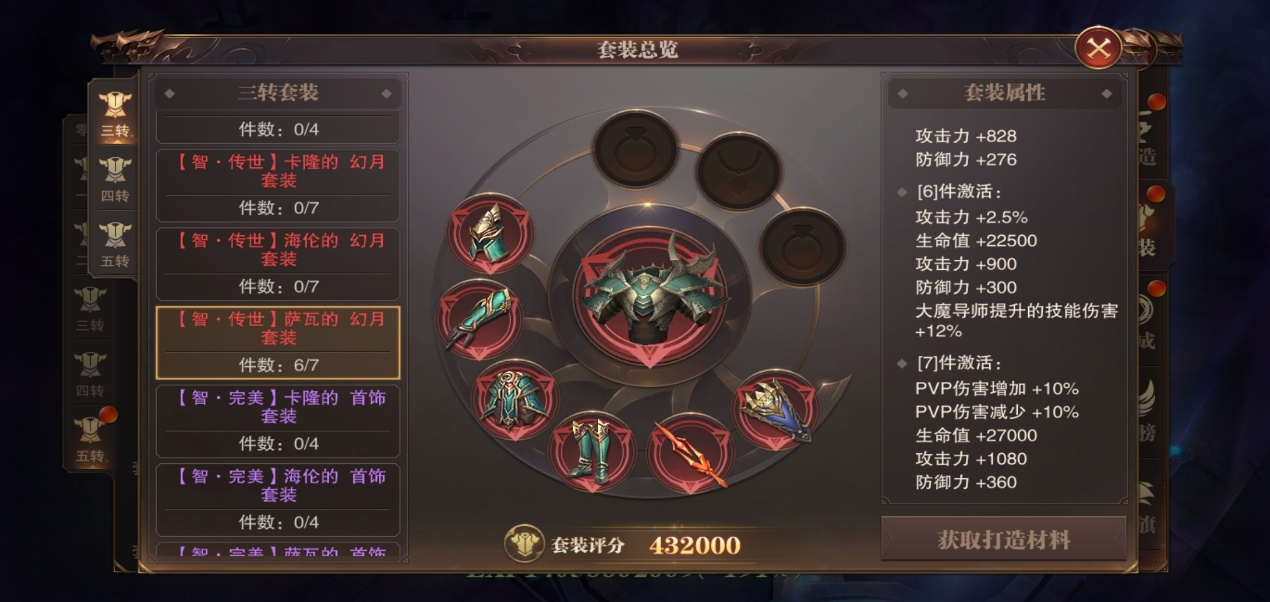
Task: Select the leg armor slot
Action: click(x=515, y=400)
